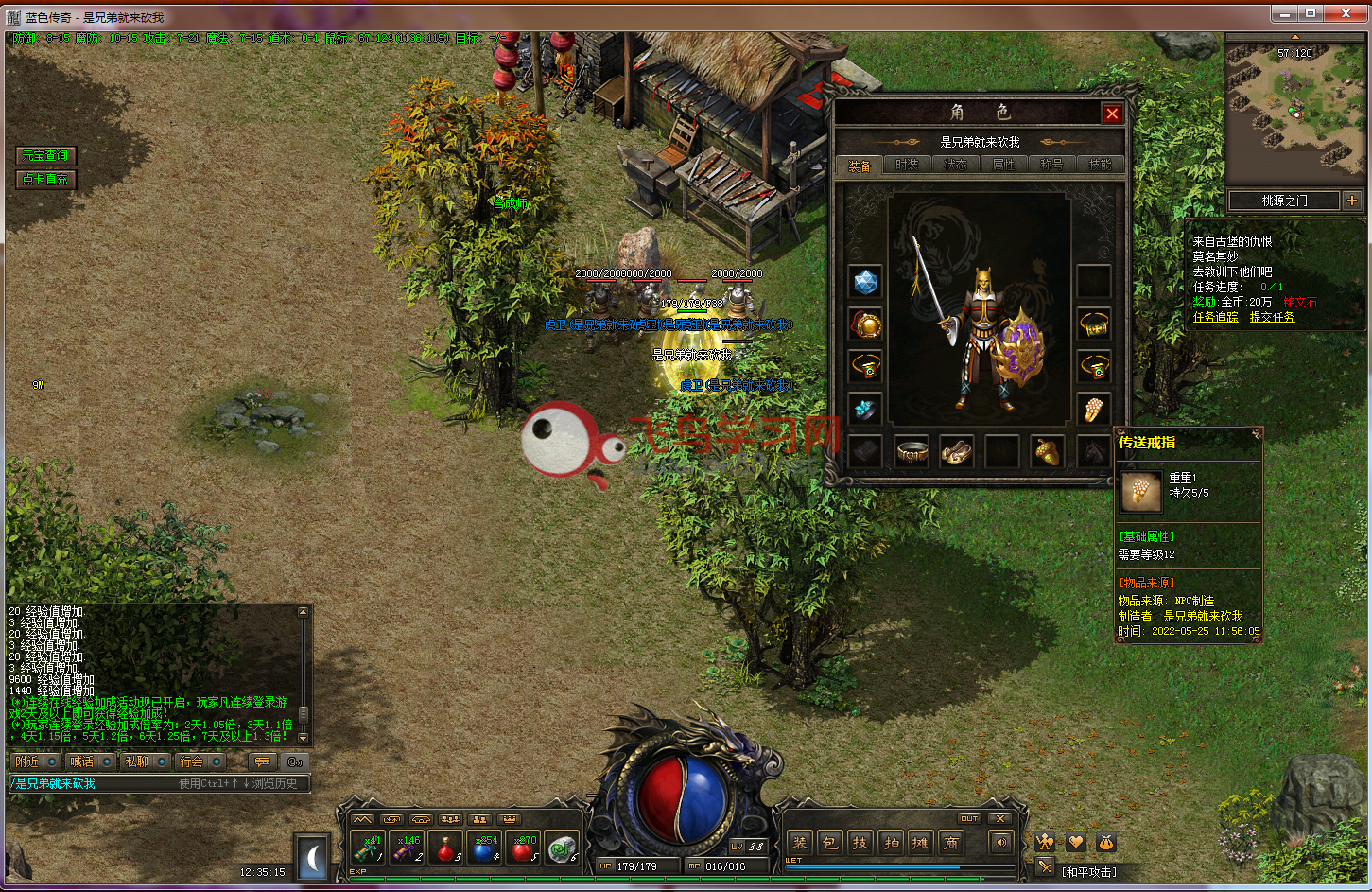Open the 点卡直充 recharge button

click(x=45, y=179)
